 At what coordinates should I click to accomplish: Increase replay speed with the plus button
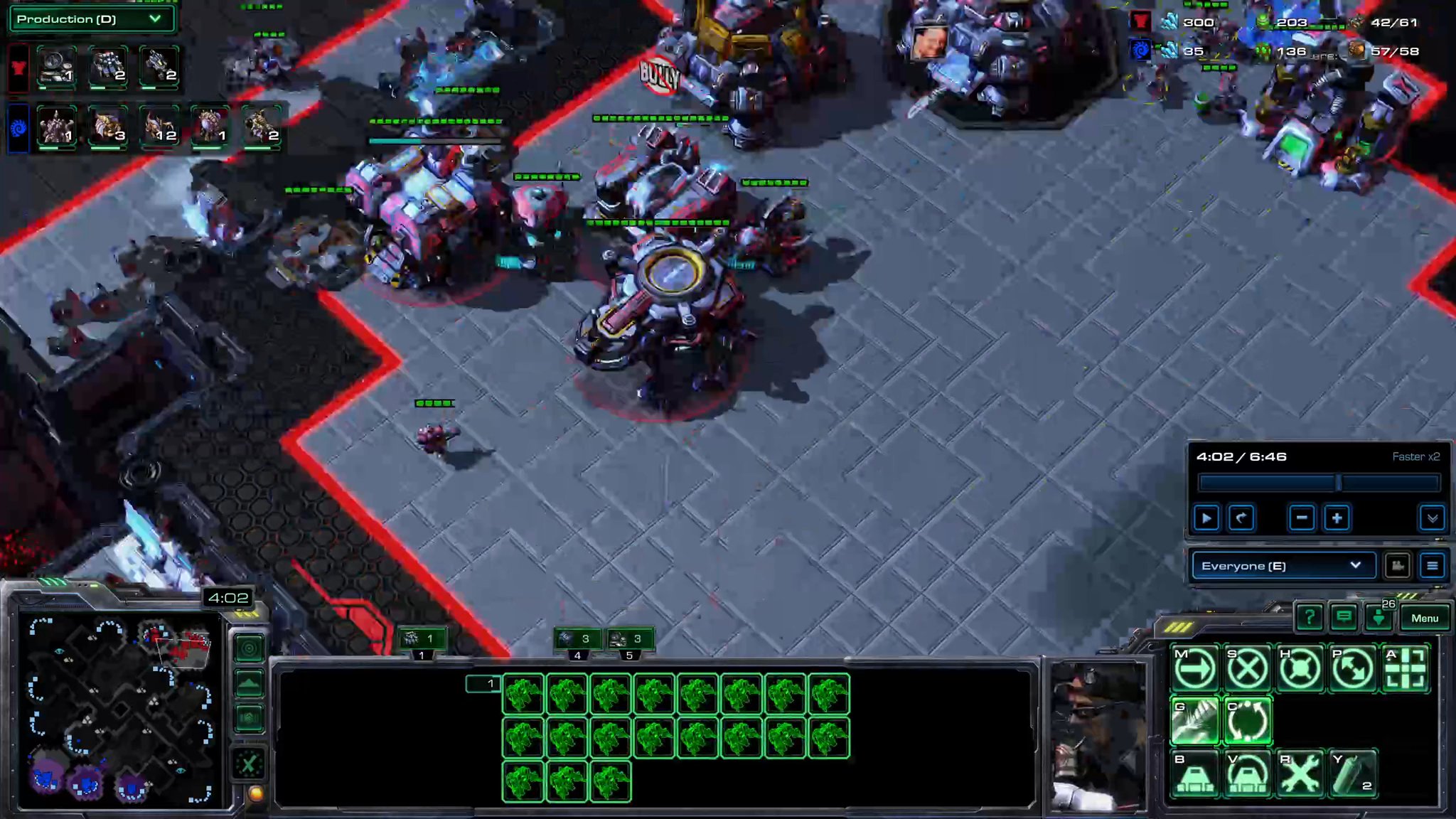[x=1337, y=518]
